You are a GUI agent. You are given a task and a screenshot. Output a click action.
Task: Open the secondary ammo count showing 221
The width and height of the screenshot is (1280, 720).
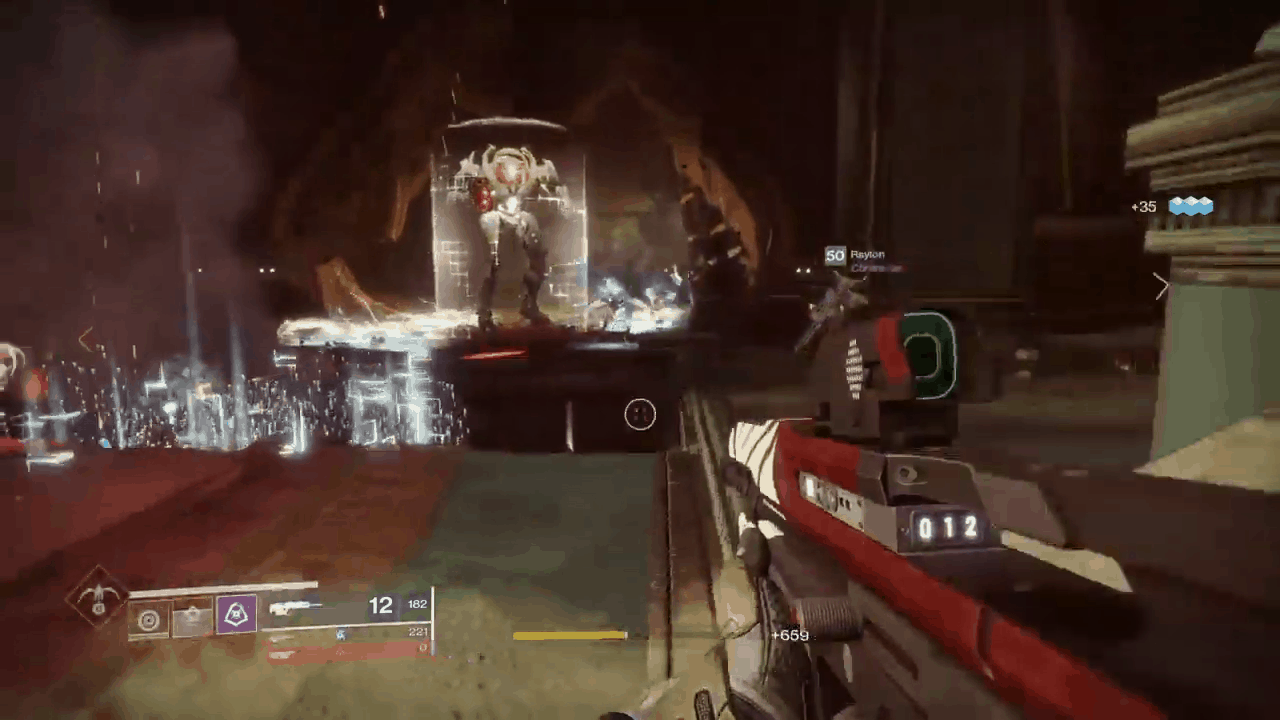tap(419, 632)
